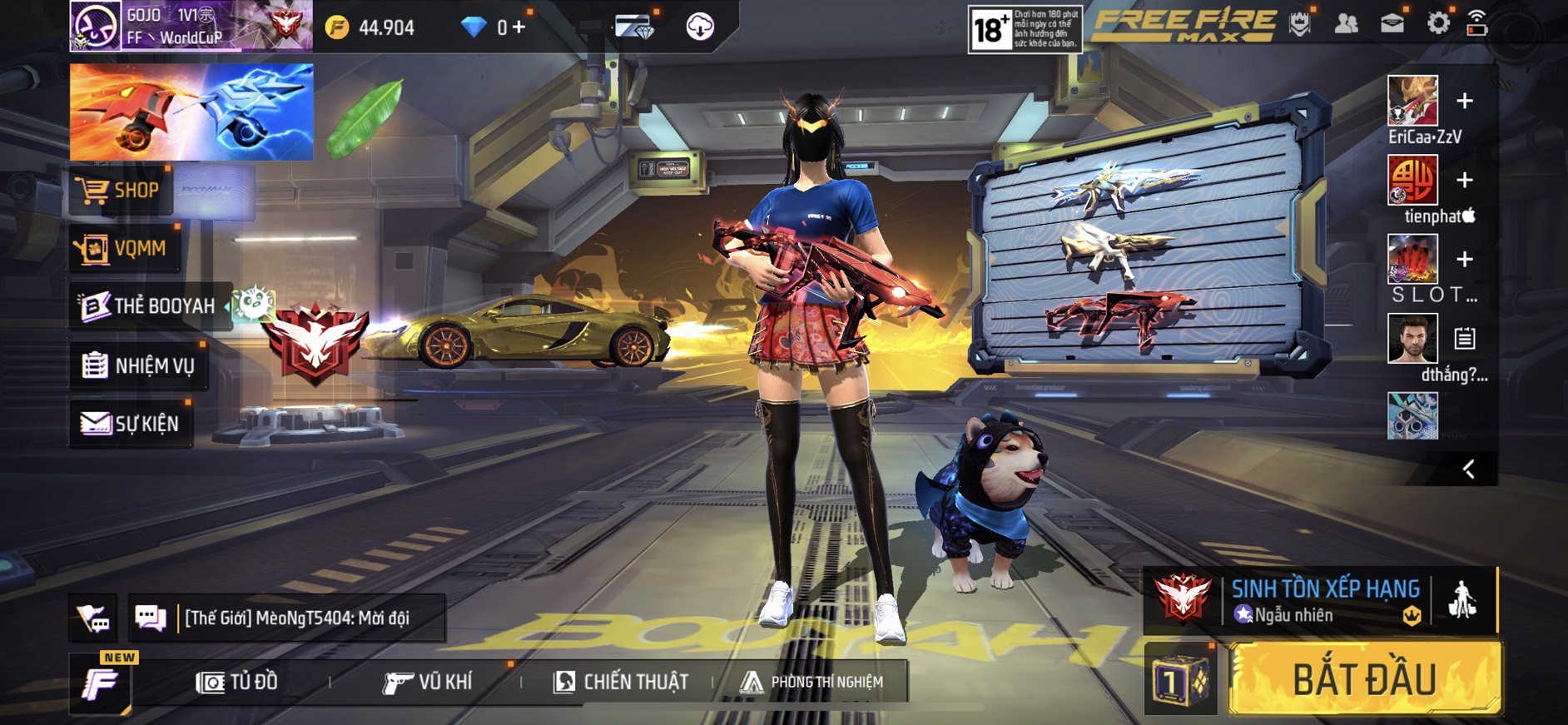Open the world chat message box

[287, 618]
